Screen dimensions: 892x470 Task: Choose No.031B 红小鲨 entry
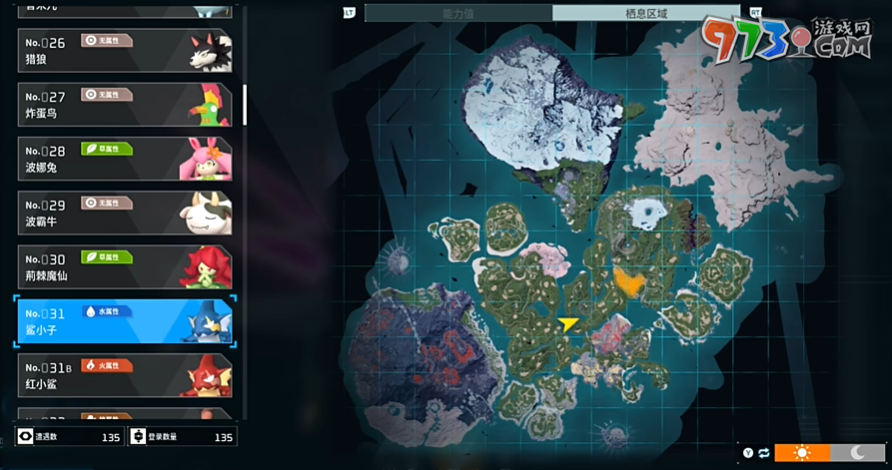125,375
